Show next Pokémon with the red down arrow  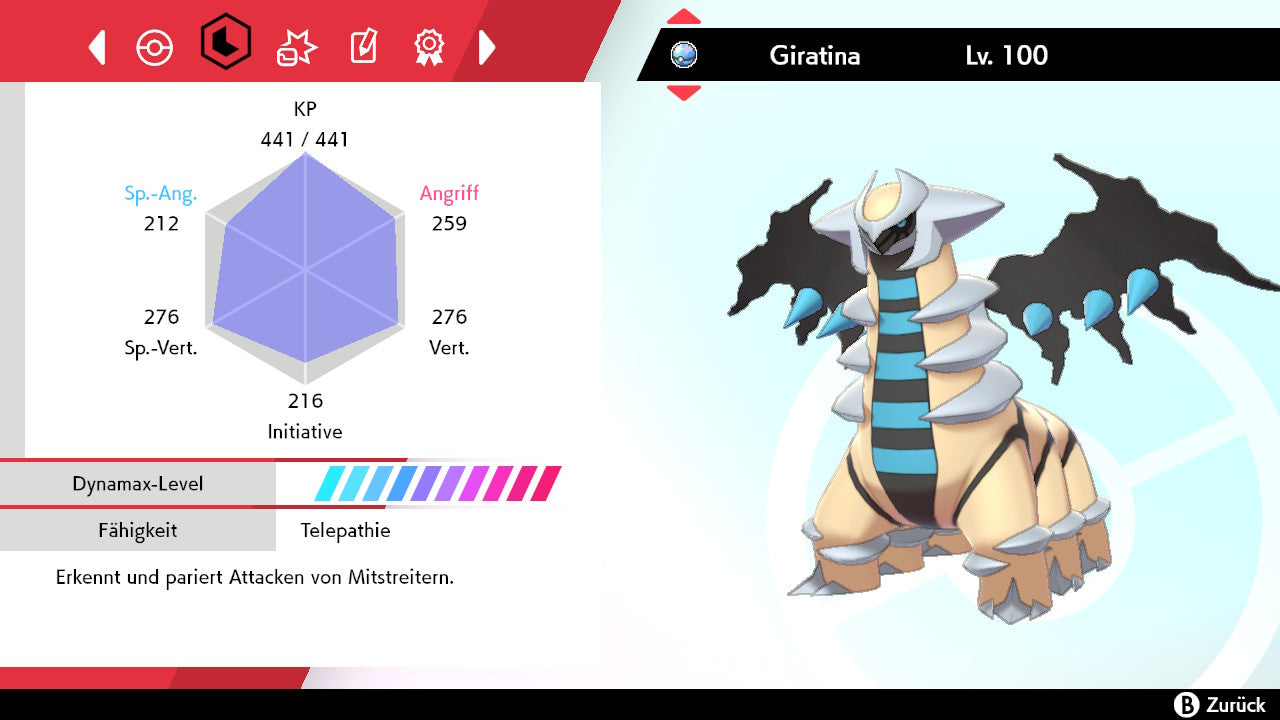click(684, 93)
